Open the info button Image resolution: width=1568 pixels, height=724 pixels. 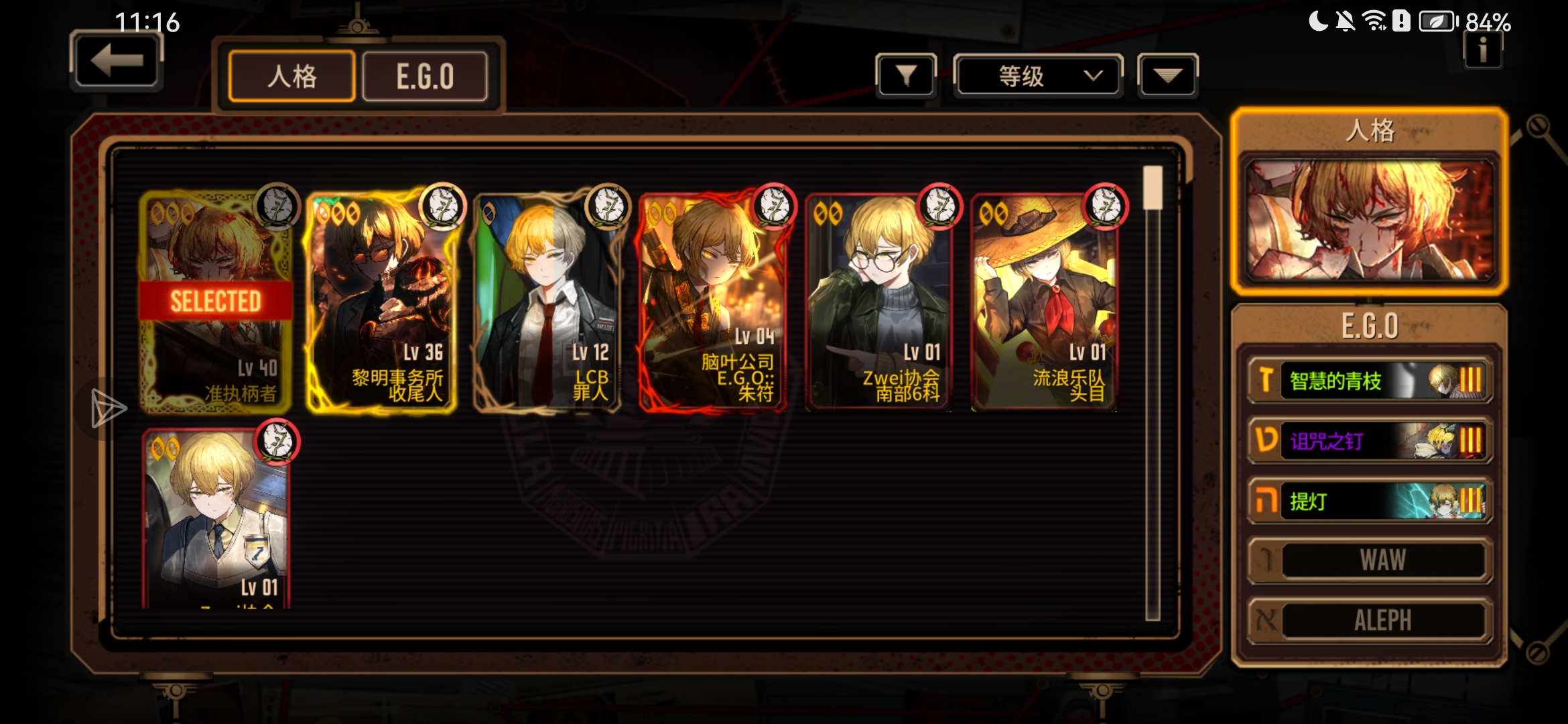[x=1482, y=50]
